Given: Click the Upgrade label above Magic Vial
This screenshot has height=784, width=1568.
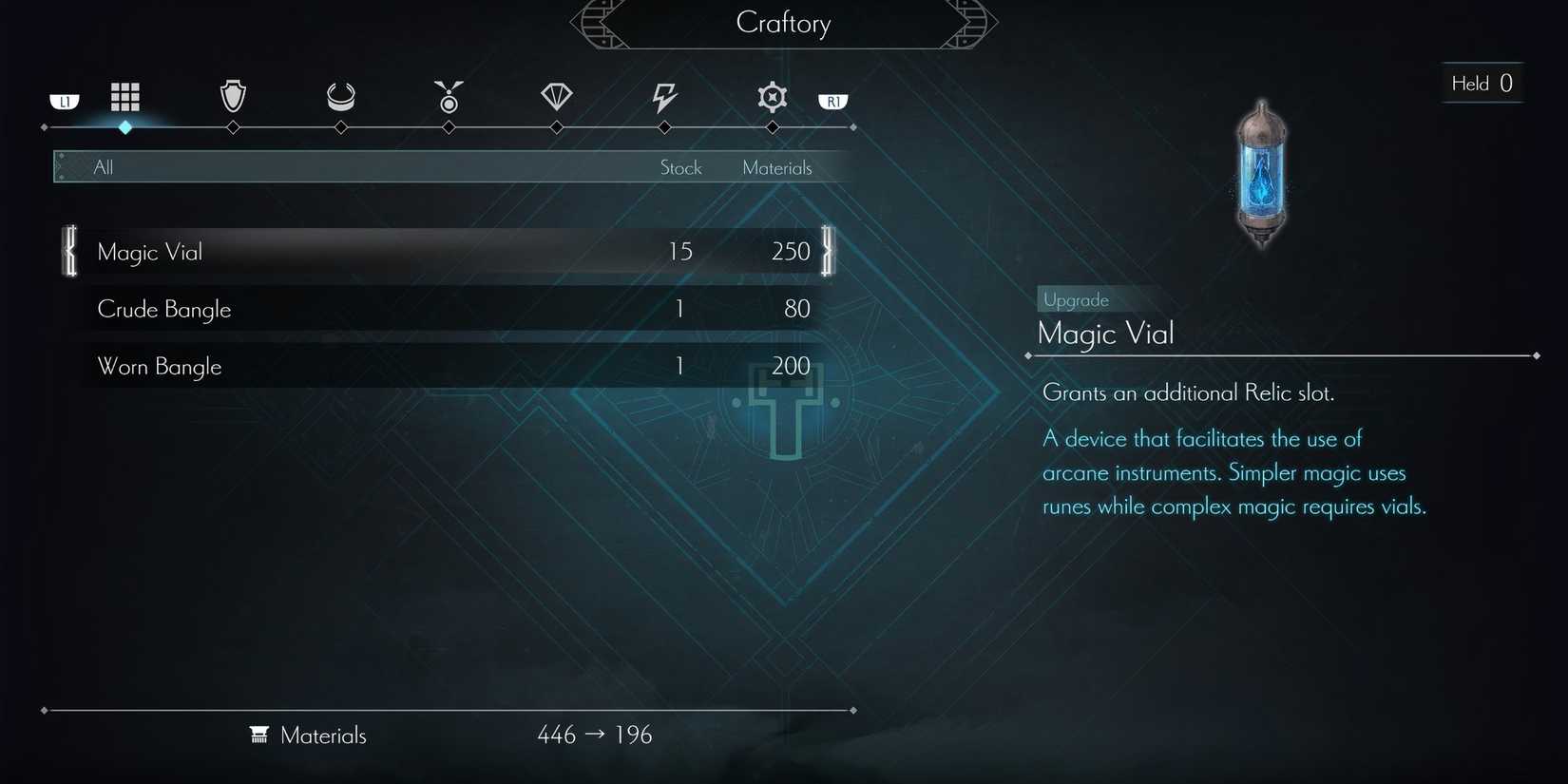Looking at the screenshot, I should 1075,299.
